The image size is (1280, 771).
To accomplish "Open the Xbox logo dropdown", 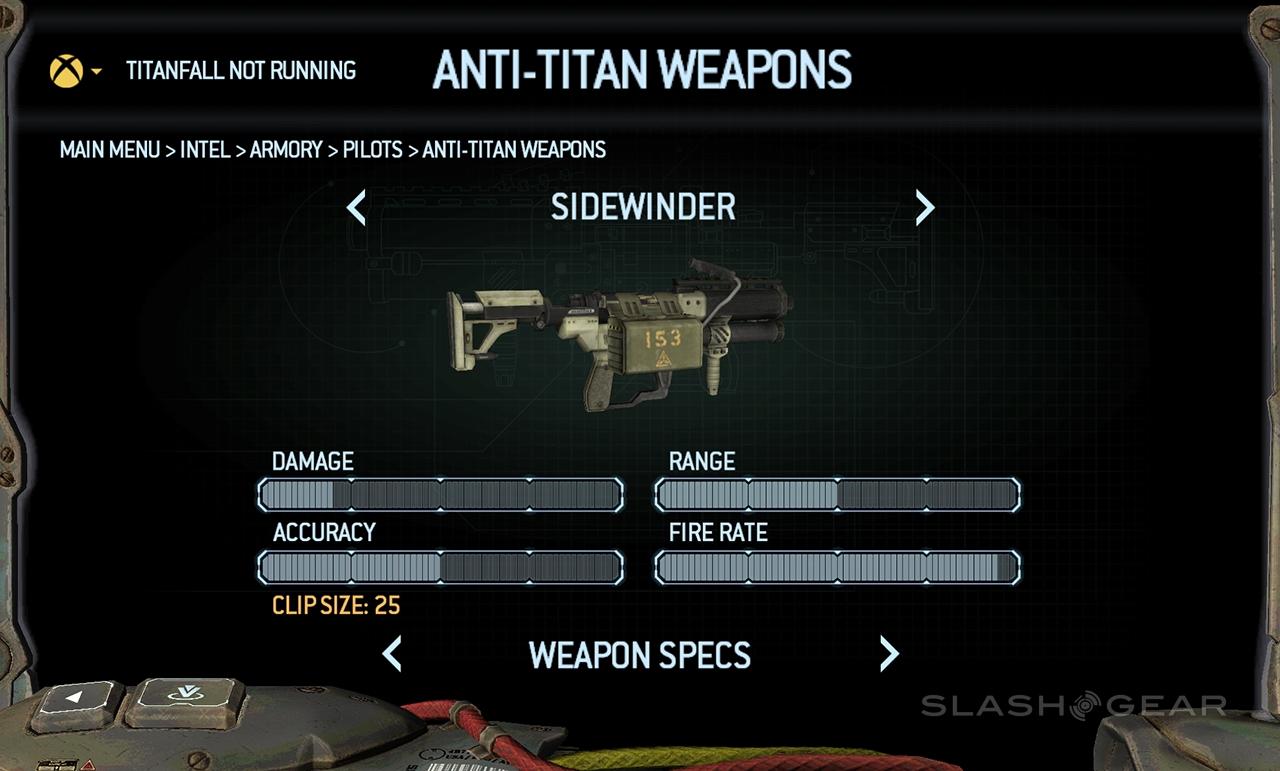I will point(75,71).
